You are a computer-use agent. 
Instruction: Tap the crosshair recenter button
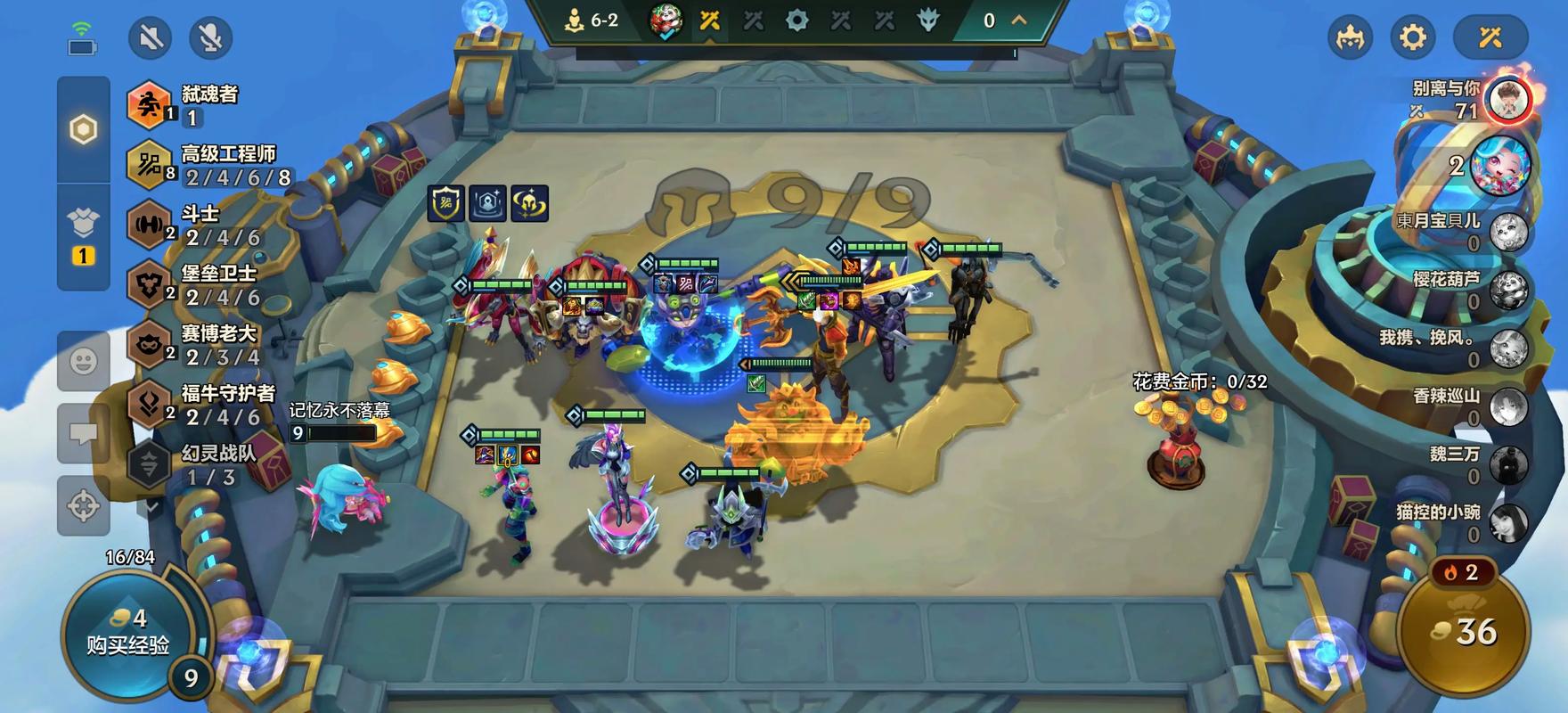point(84,505)
